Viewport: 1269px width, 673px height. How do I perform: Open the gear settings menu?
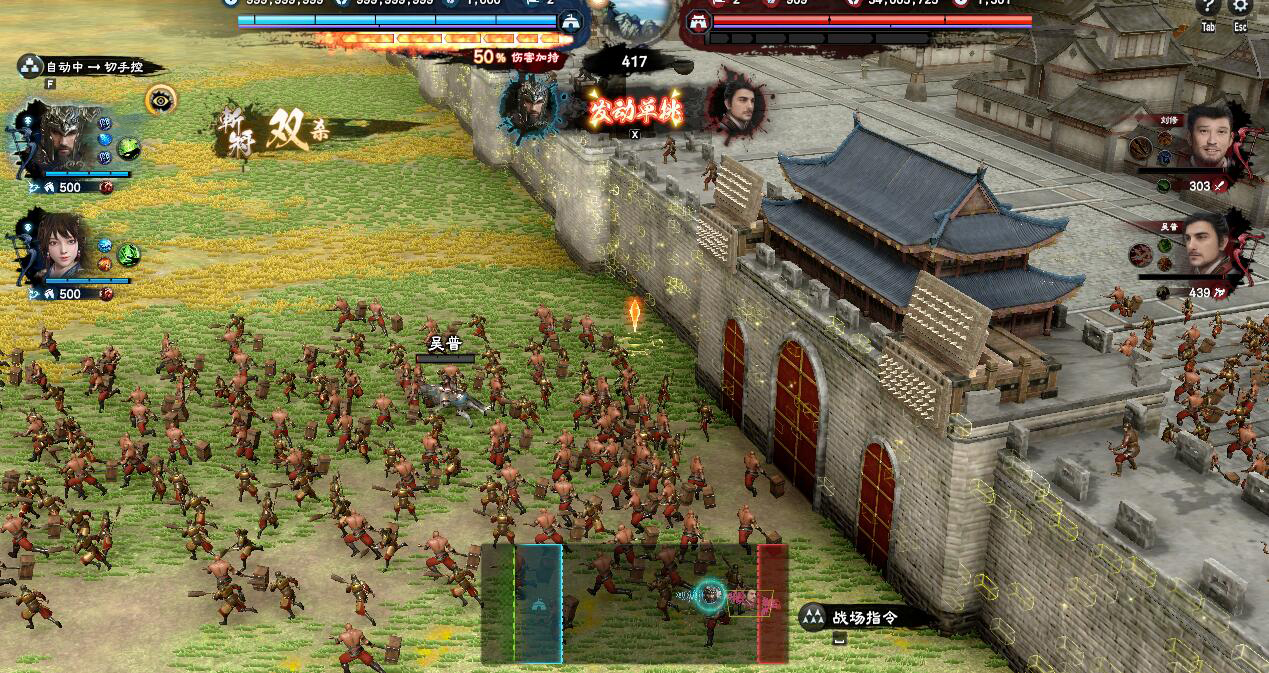tap(1240, 9)
